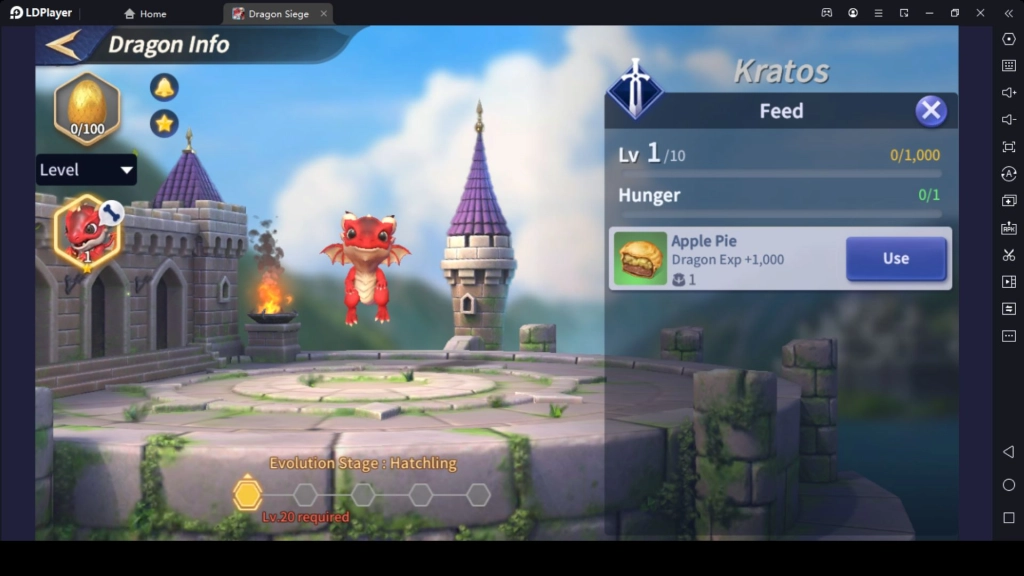Close the Feed panel
The height and width of the screenshot is (576, 1024).
pos(931,110)
